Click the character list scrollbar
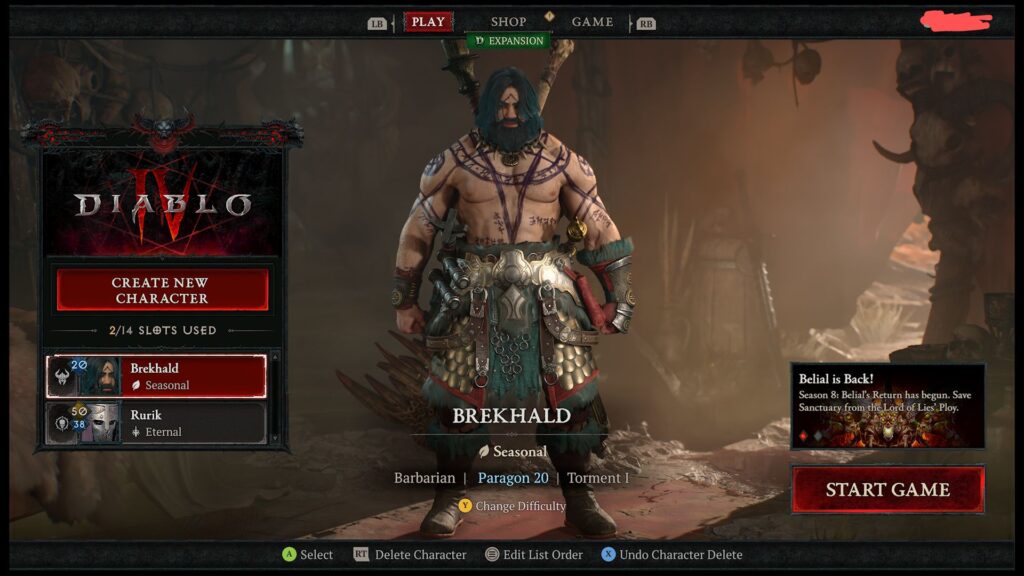1024x576 pixels. (276, 398)
